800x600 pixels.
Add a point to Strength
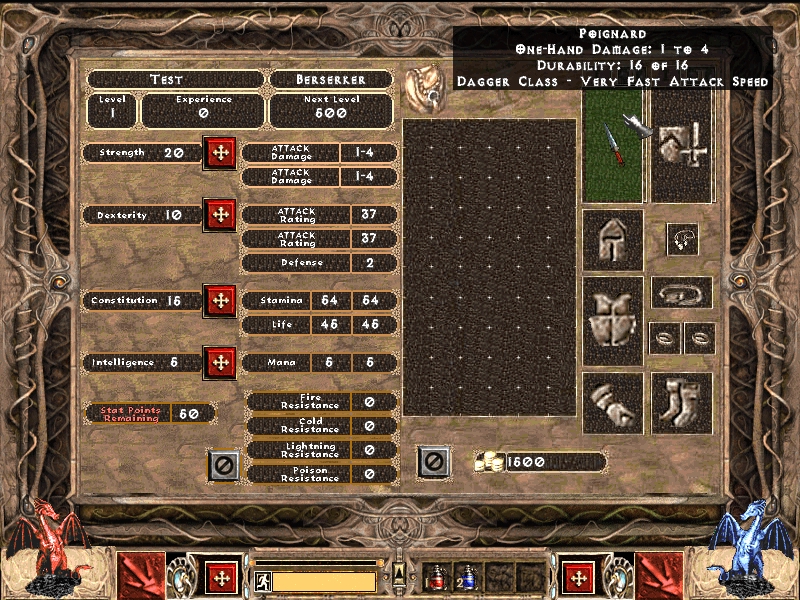click(219, 154)
